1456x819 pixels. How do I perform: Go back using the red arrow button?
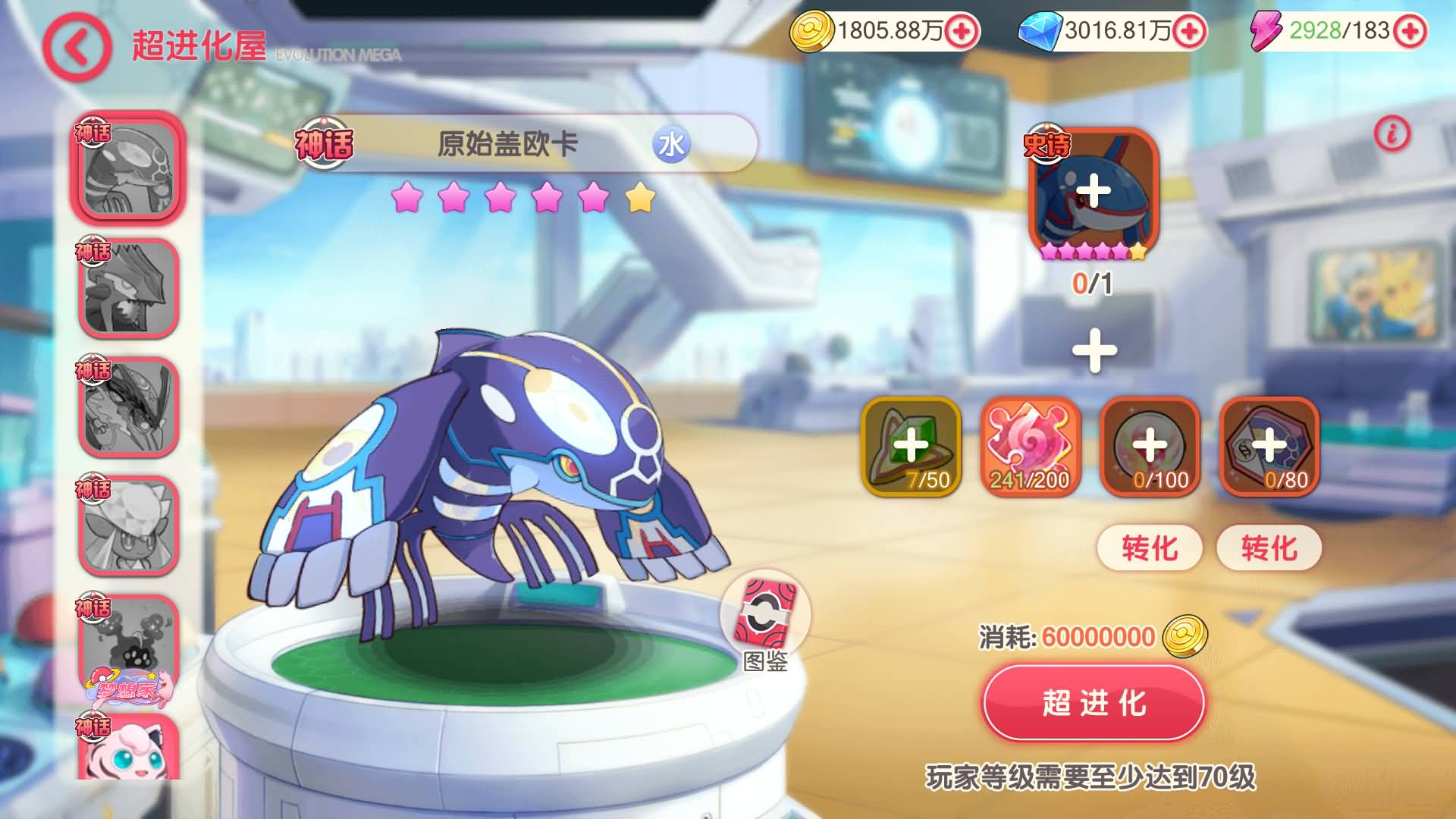77,47
